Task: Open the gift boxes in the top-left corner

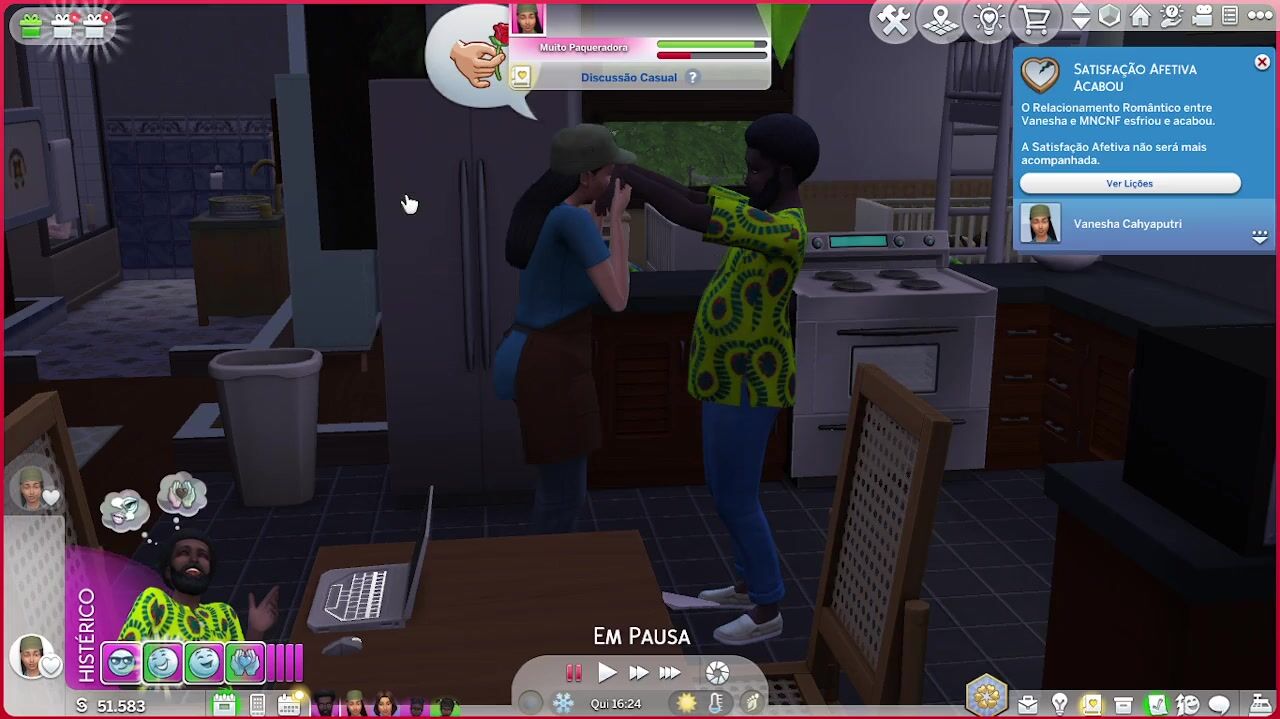Action: click(x=62, y=25)
